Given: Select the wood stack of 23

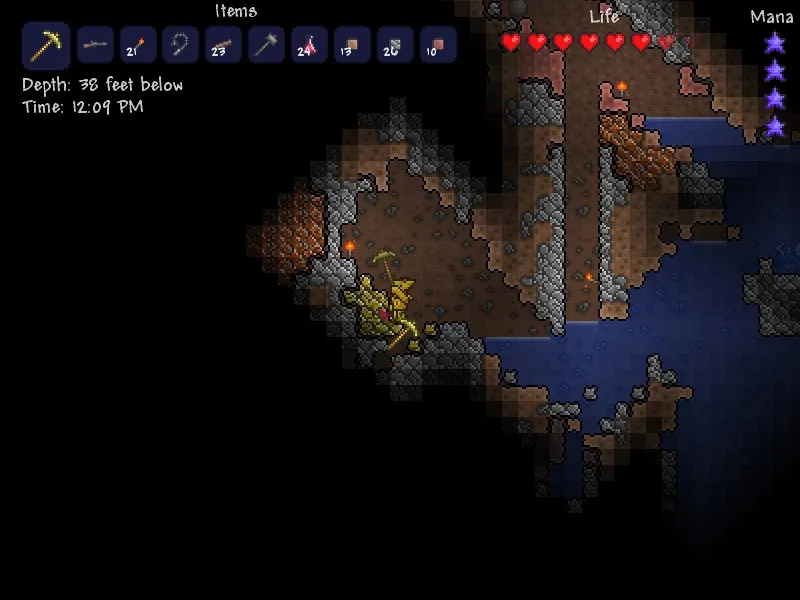Looking at the screenshot, I should pyautogui.click(x=224, y=45).
